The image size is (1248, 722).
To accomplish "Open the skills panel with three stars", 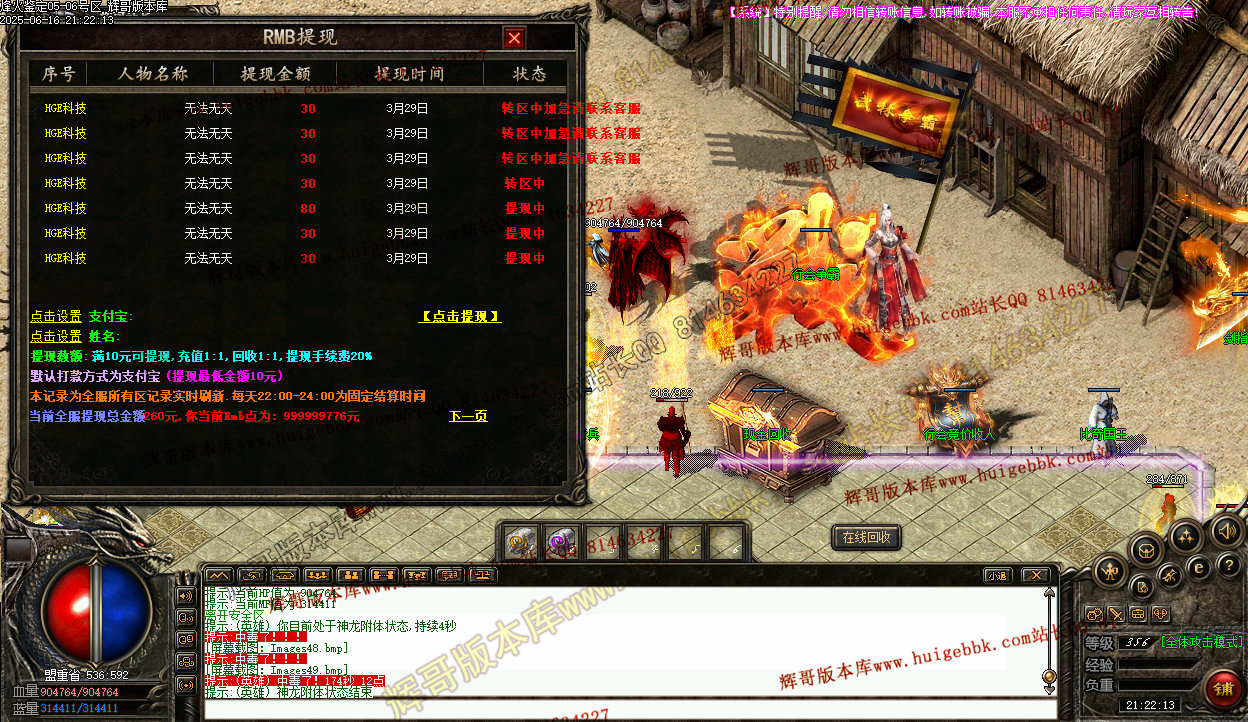I will pos(1186,537).
